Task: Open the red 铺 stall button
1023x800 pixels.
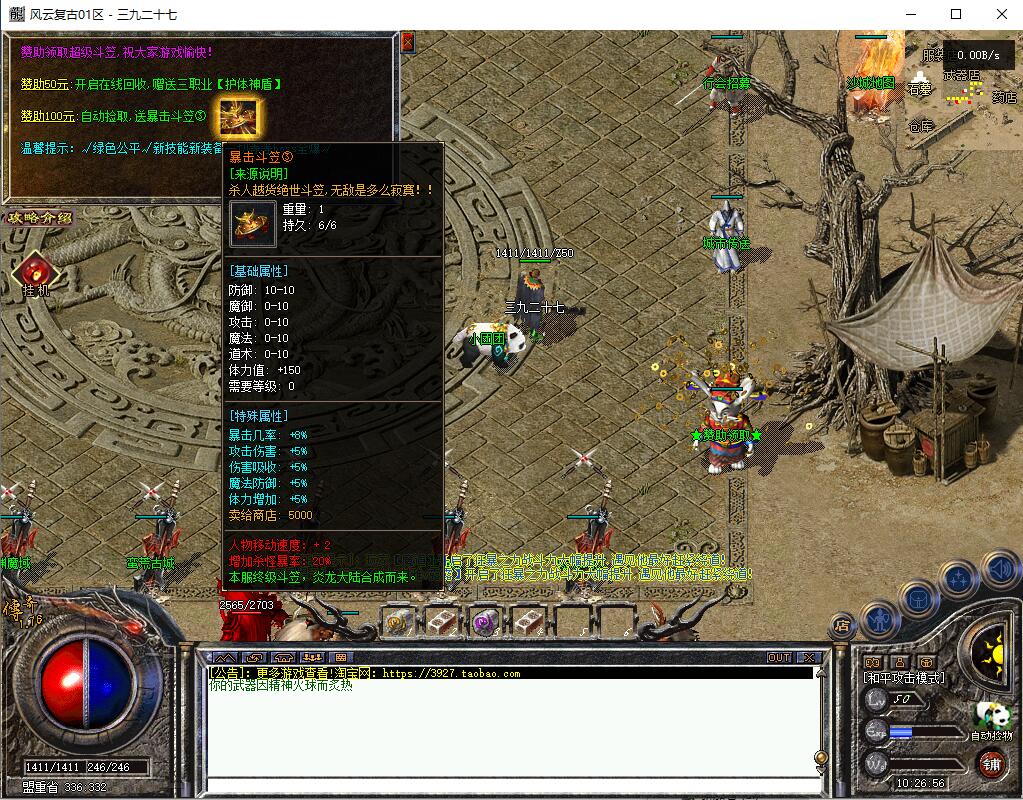Action: click(991, 764)
